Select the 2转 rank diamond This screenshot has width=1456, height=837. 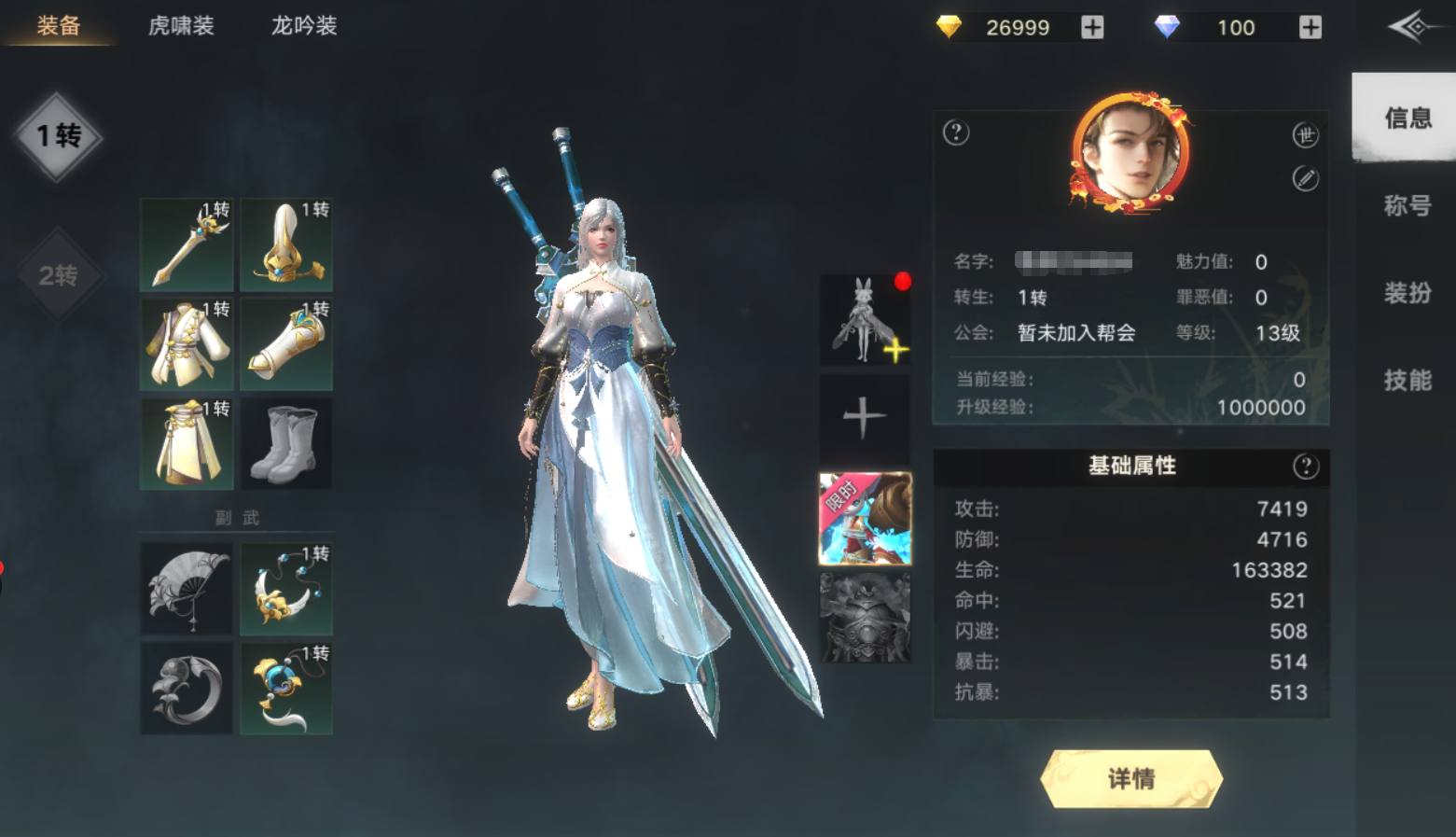click(x=60, y=277)
